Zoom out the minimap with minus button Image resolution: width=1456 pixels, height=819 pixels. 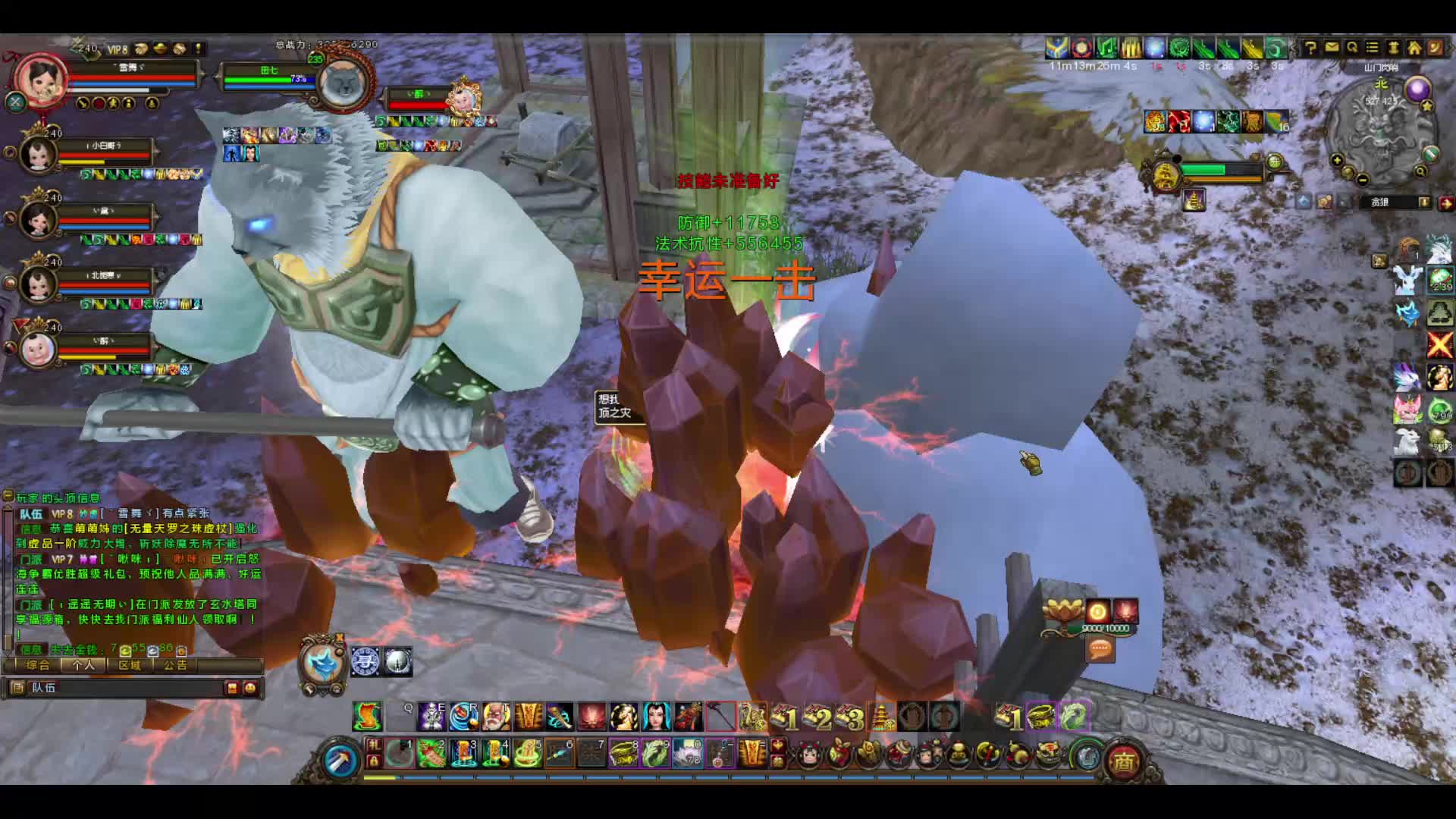tap(1363, 180)
